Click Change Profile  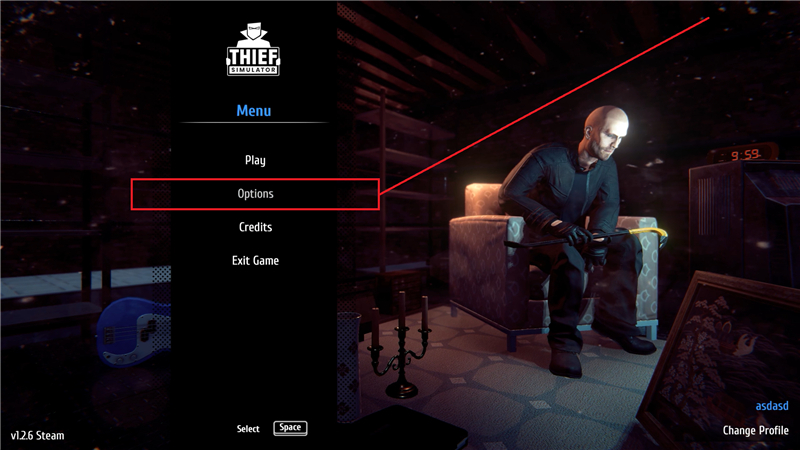757,431
